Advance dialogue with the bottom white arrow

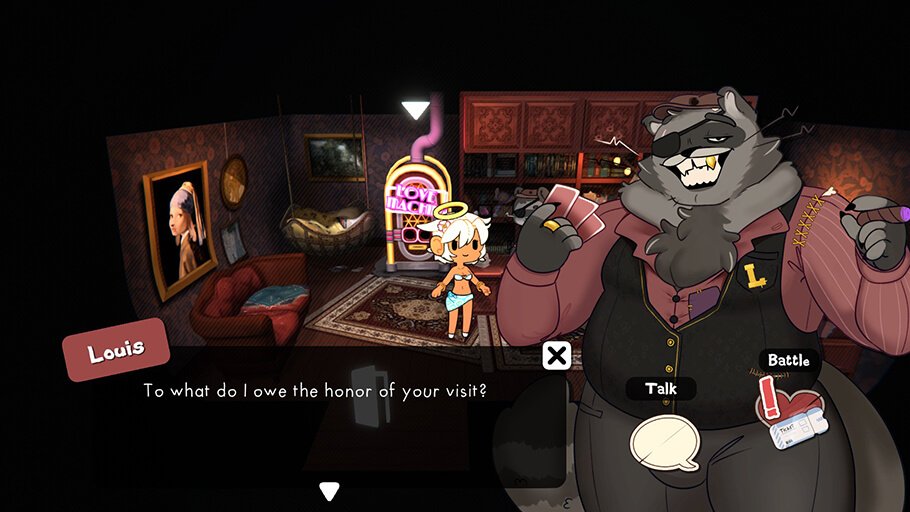coord(329,490)
